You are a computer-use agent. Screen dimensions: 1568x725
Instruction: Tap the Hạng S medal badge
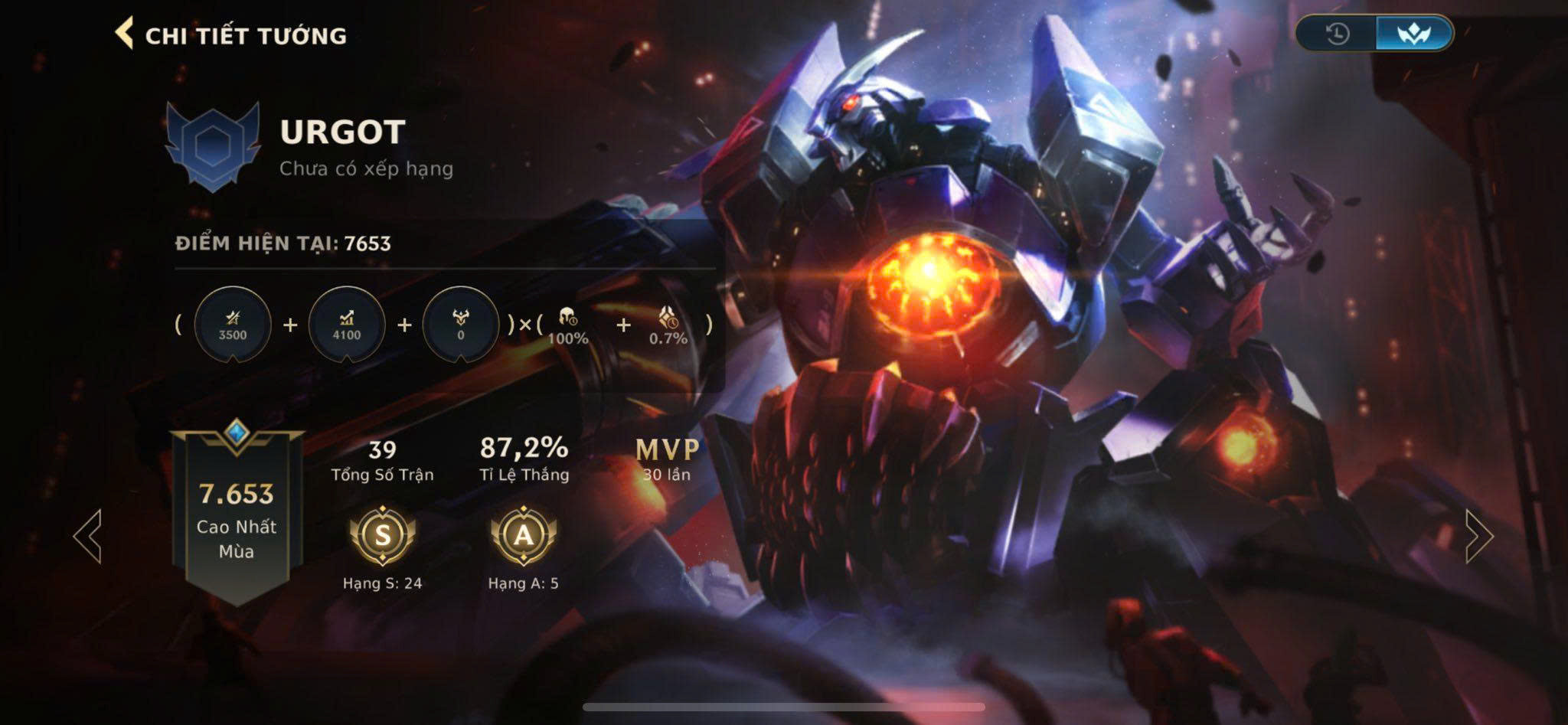pyautogui.click(x=382, y=534)
